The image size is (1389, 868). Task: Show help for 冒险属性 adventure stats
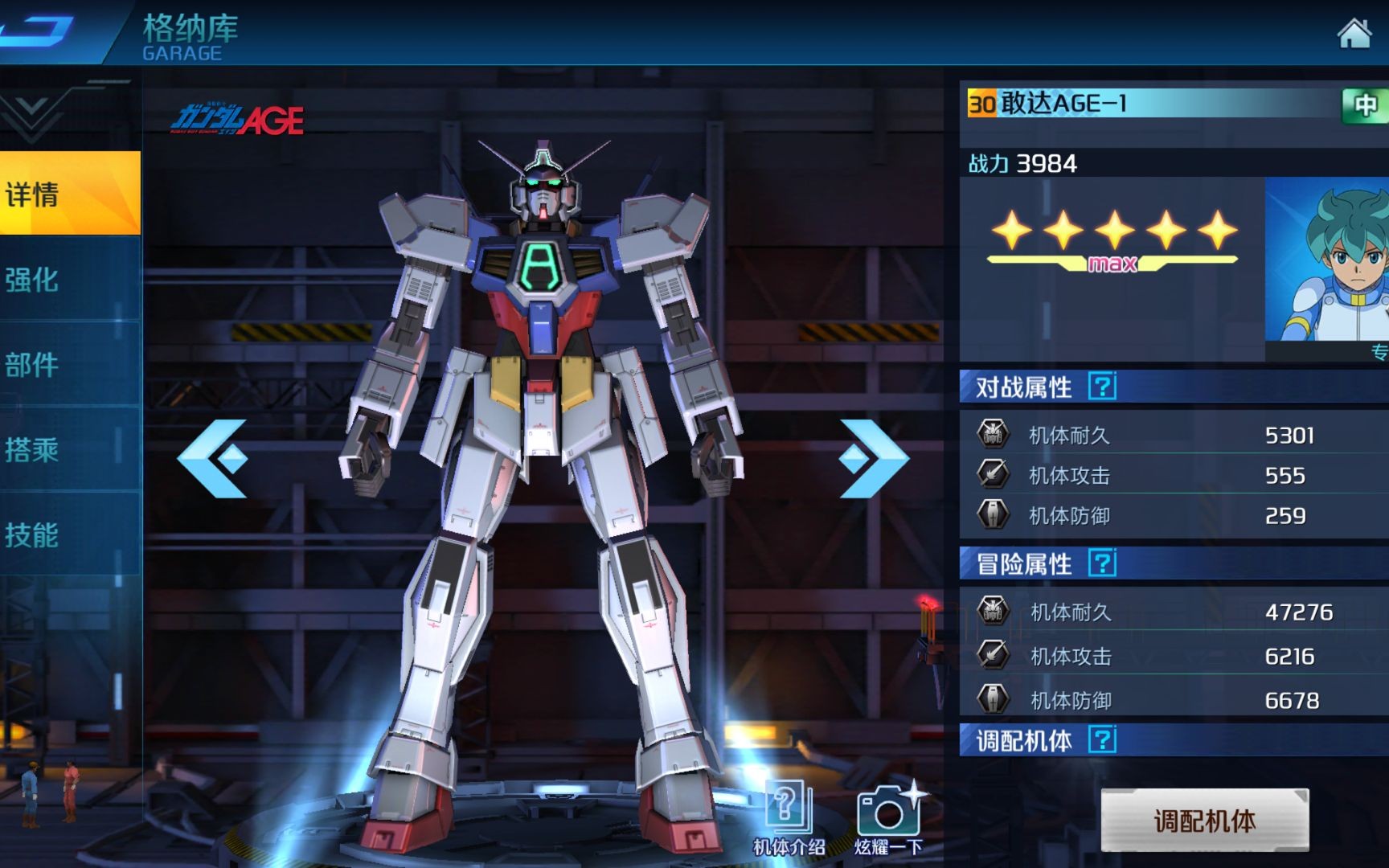point(1102,563)
